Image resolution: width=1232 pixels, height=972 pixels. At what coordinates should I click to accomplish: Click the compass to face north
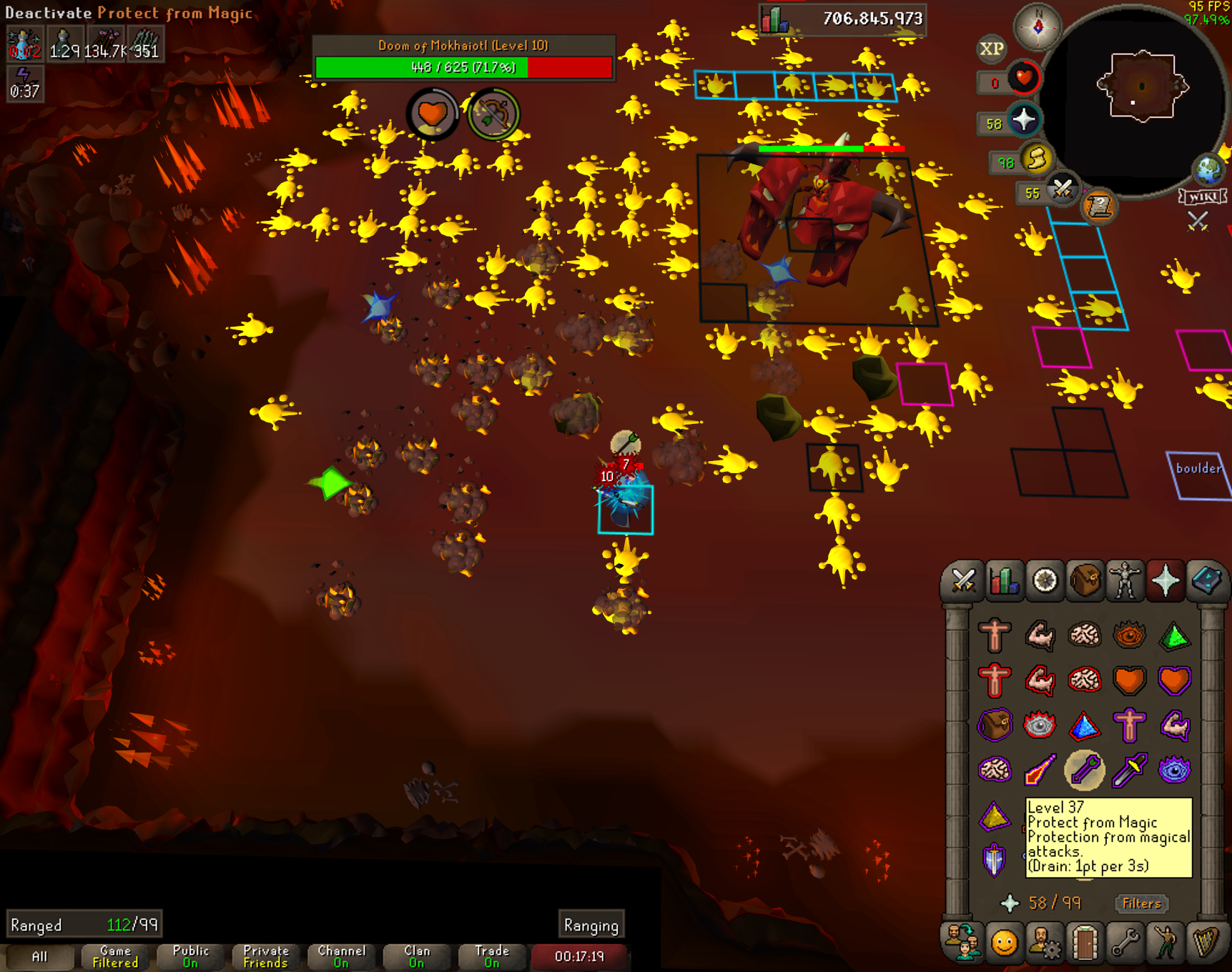1038,26
